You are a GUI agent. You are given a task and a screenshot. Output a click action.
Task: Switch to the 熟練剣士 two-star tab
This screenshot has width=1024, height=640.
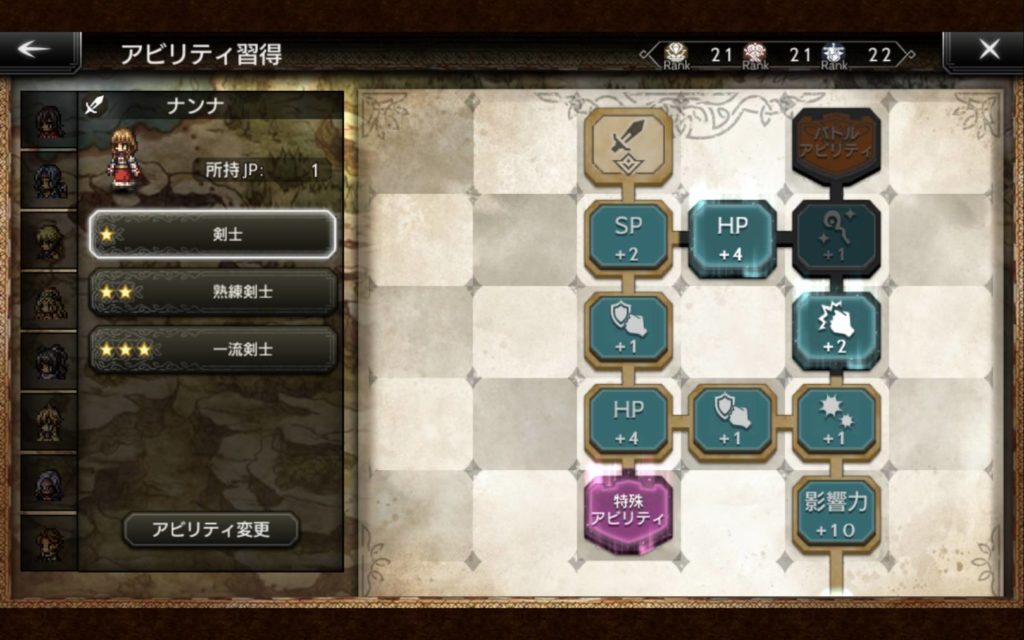click(213, 292)
